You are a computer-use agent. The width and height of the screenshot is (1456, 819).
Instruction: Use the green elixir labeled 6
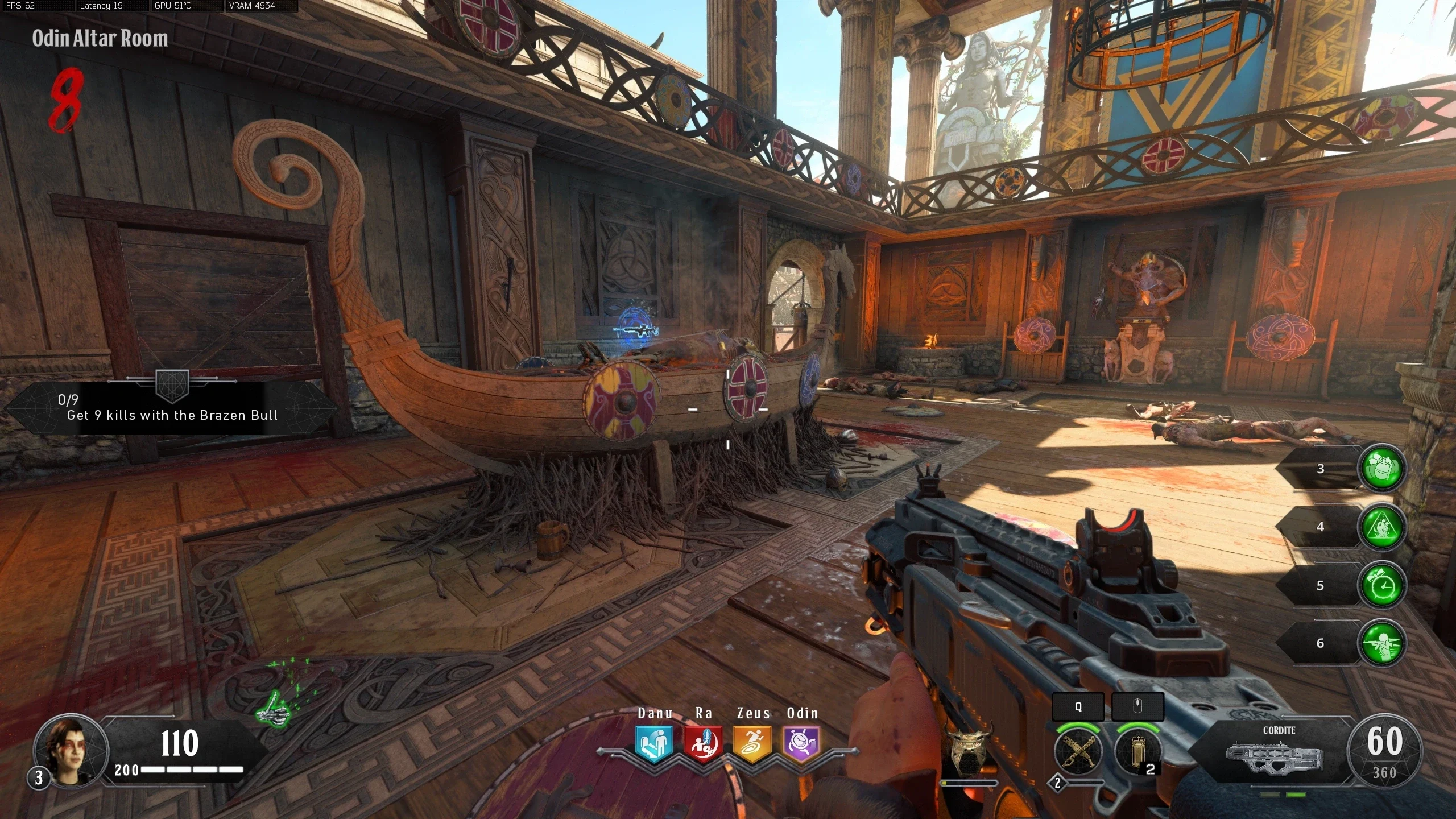[x=1382, y=644]
